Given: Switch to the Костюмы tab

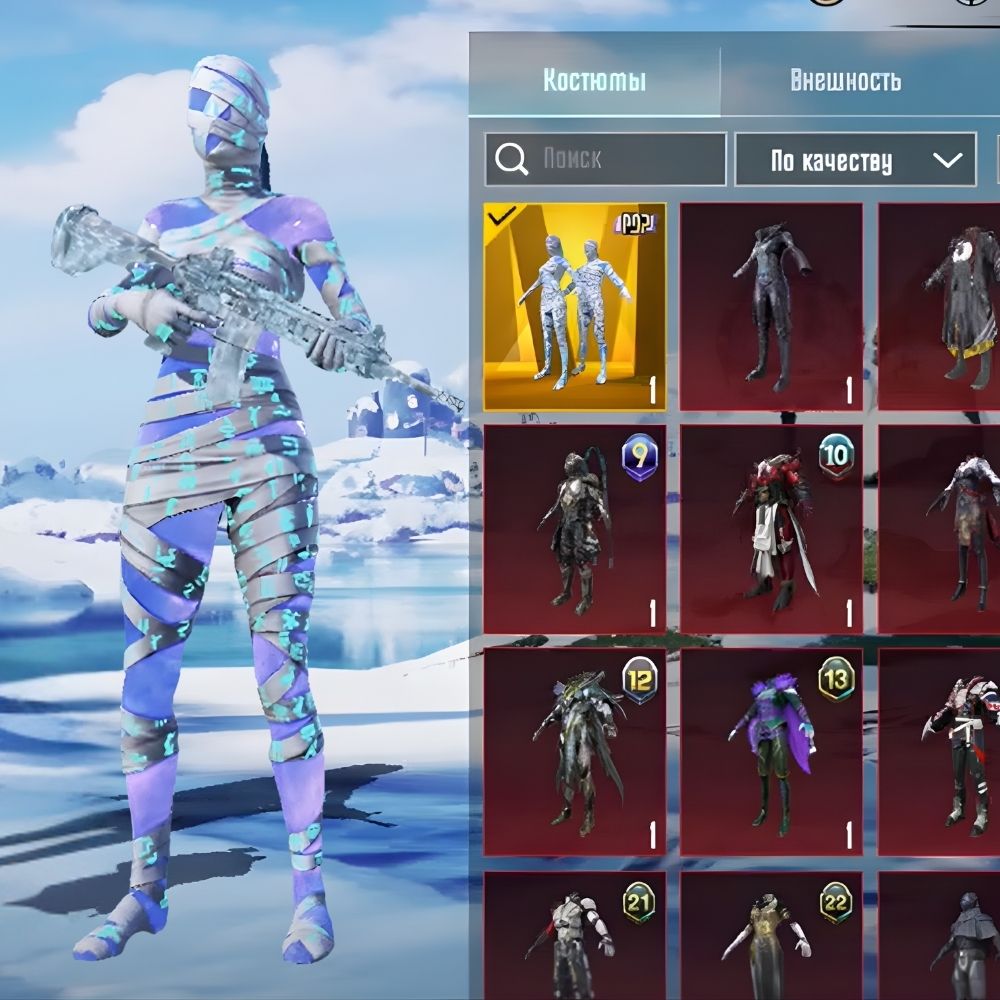Looking at the screenshot, I should pos(594,81).
